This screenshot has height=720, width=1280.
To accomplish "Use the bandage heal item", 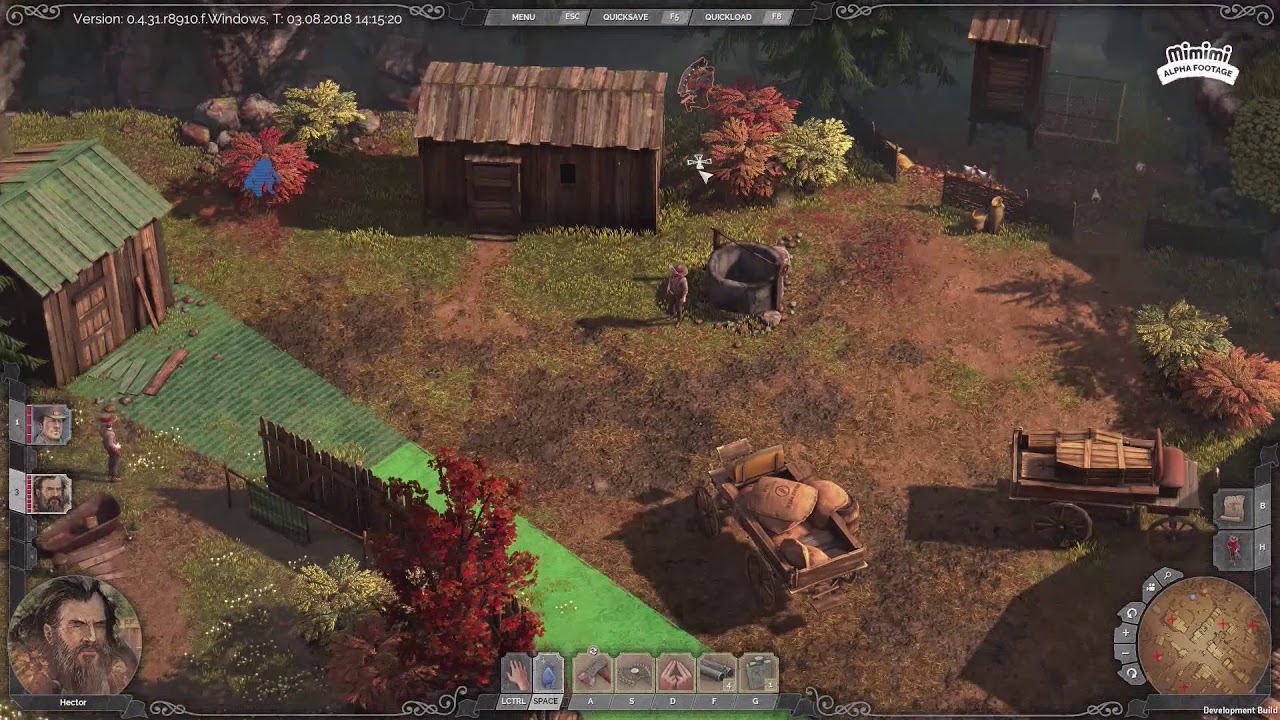I will pos(758,673).
